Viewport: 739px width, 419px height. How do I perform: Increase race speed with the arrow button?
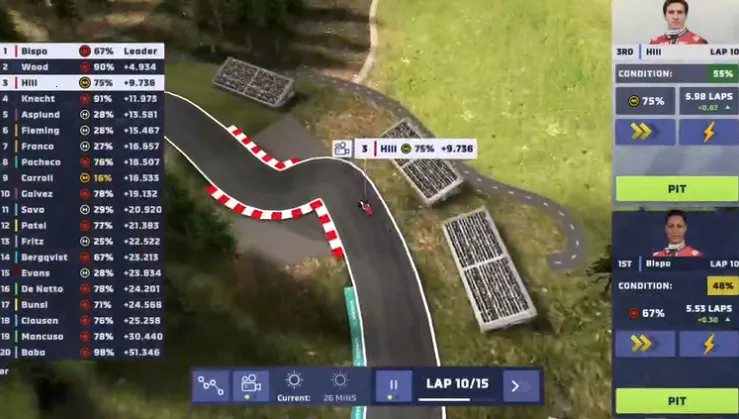point(516,385)
